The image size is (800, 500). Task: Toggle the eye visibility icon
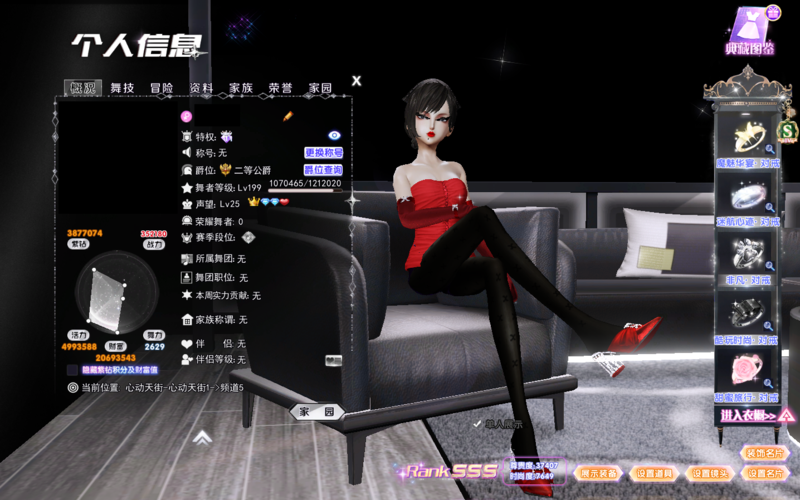click(x=335, y=135)
